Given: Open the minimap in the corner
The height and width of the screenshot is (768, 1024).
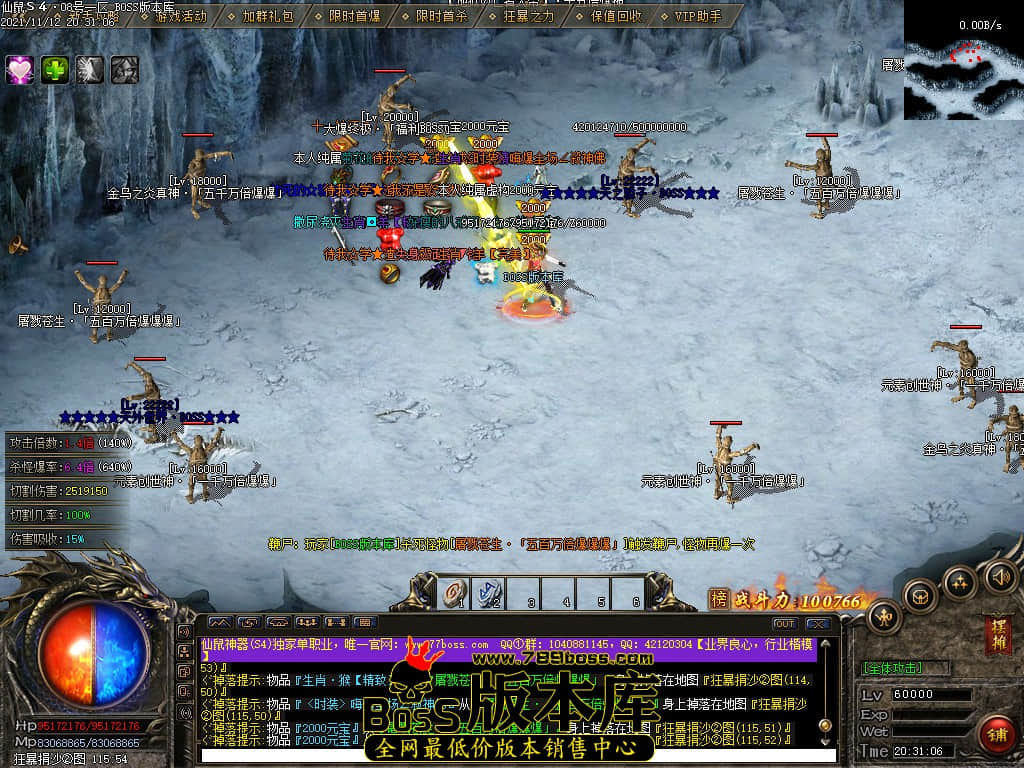Looking at the screenshot, I should (x=964, y=60).
